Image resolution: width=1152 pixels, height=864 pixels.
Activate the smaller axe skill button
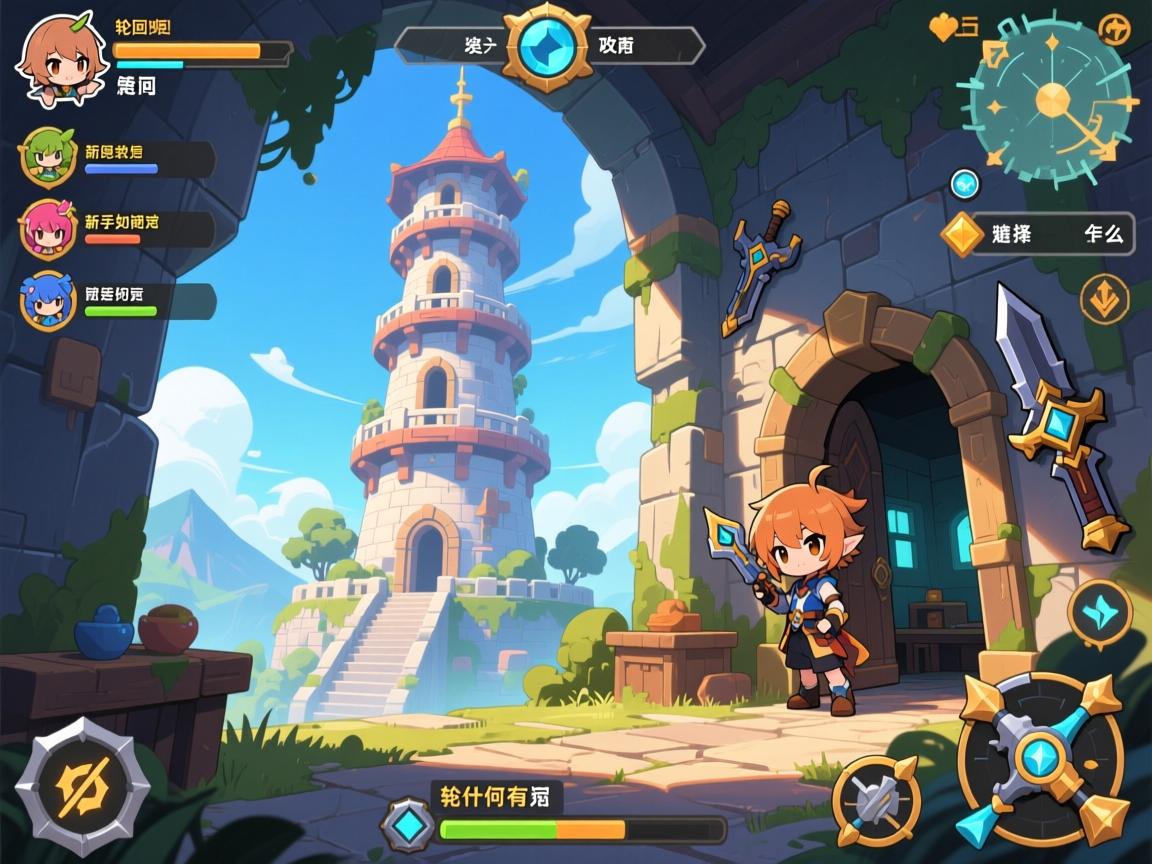tap(877, 801)
